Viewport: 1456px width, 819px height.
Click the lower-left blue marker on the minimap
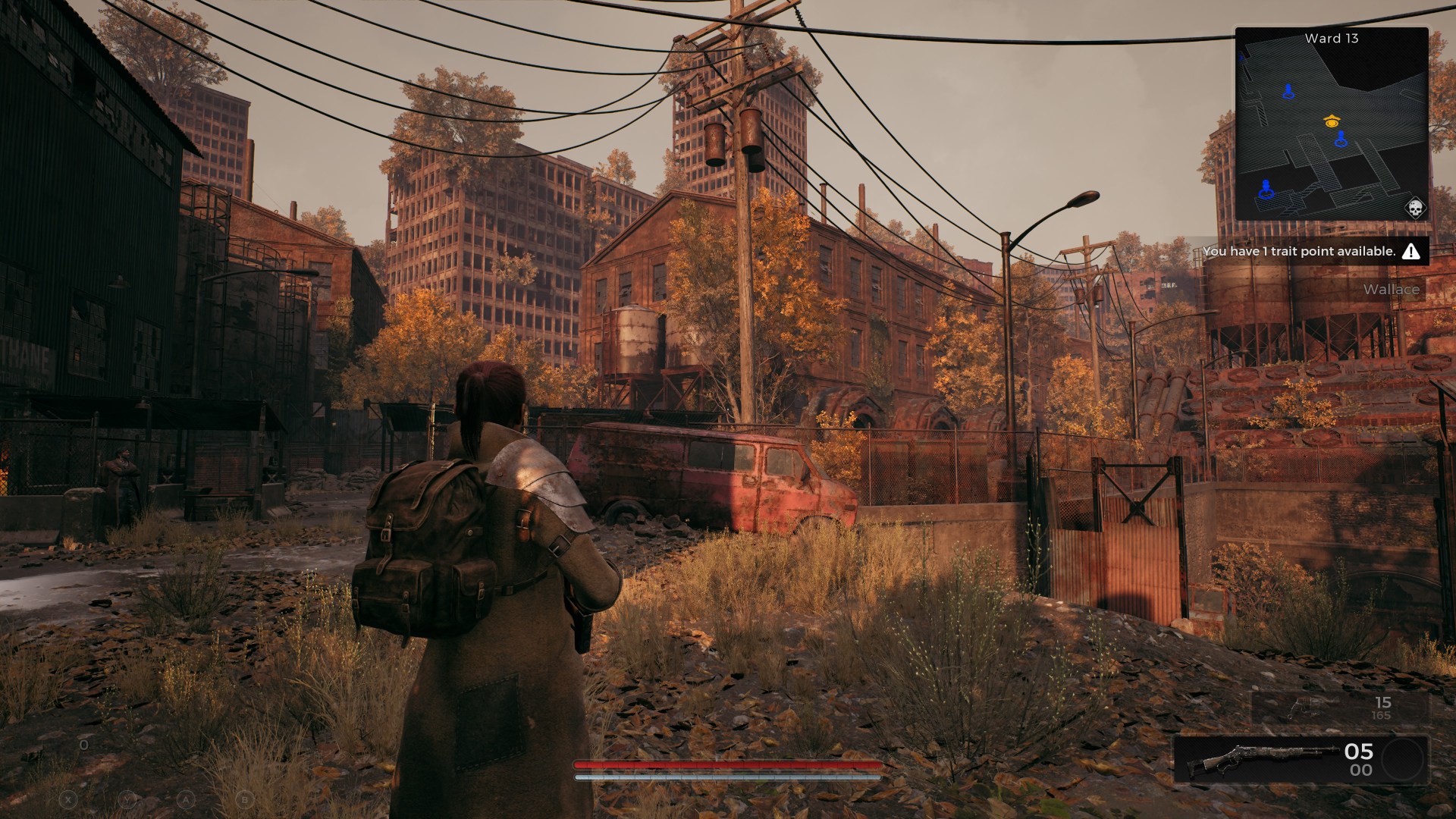(x=1265, y=190)
